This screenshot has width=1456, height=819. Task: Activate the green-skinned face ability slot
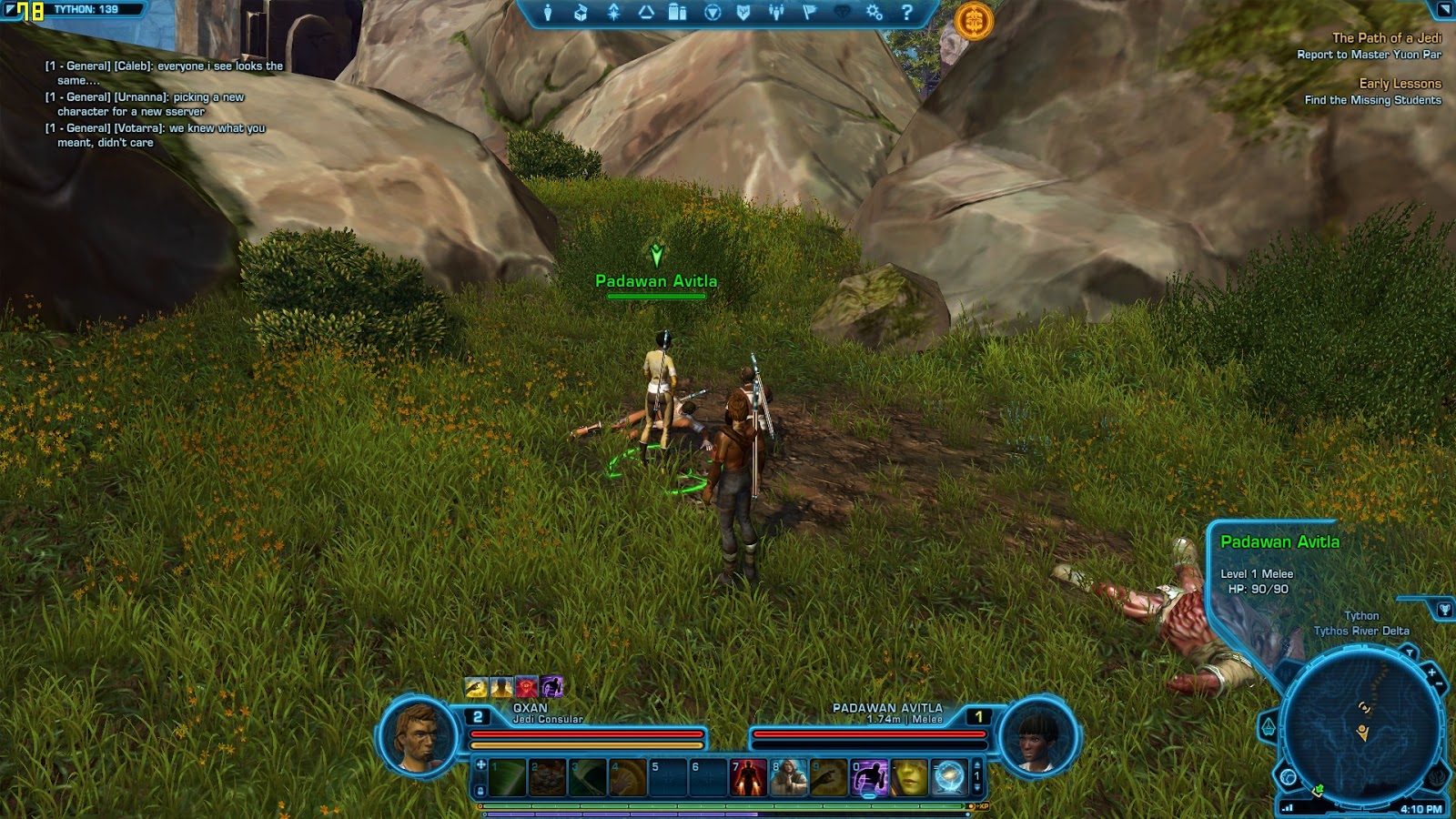(909, 778)
